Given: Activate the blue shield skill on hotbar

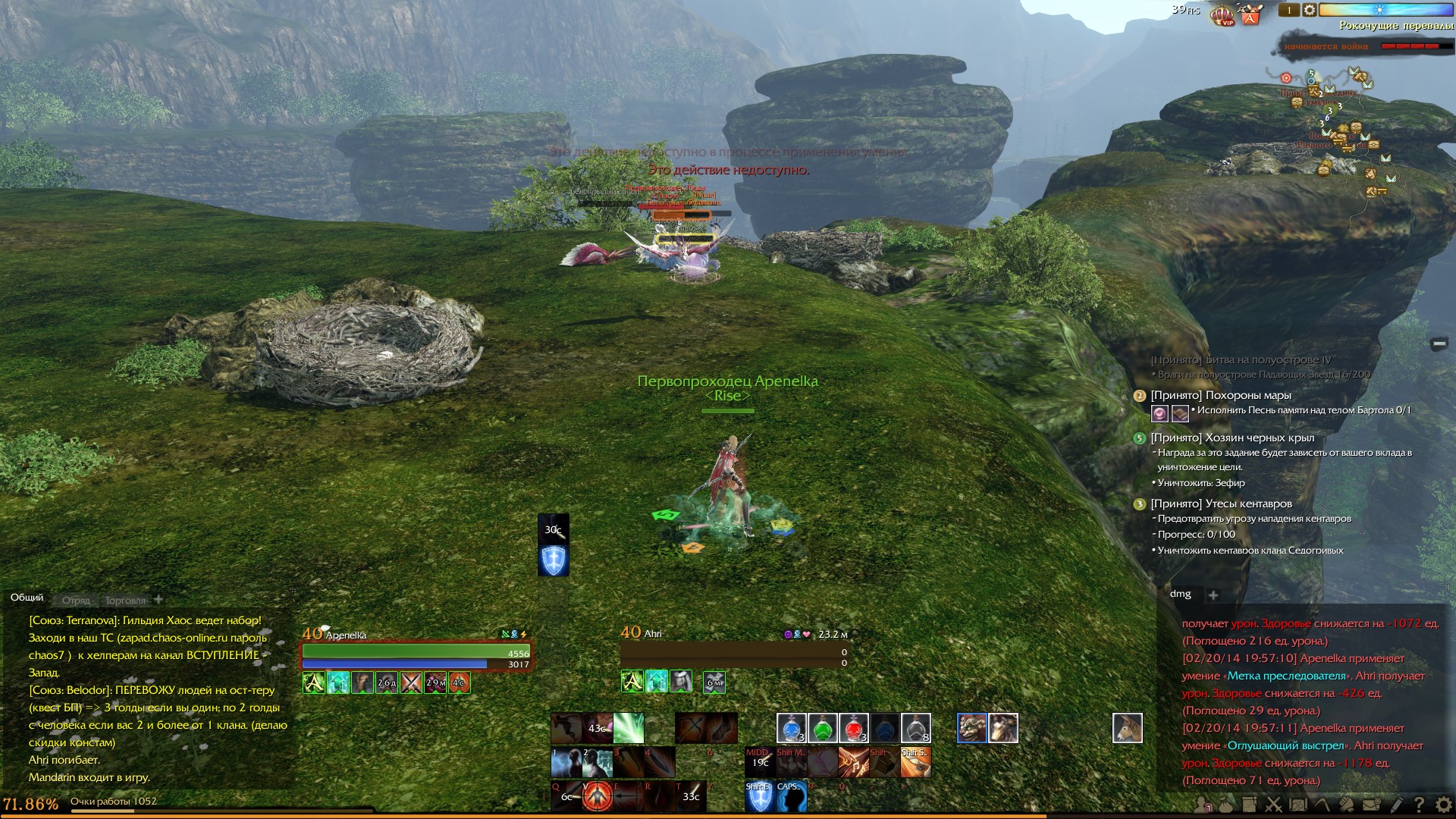Looking at the screenshot, I should coord(760,796).
